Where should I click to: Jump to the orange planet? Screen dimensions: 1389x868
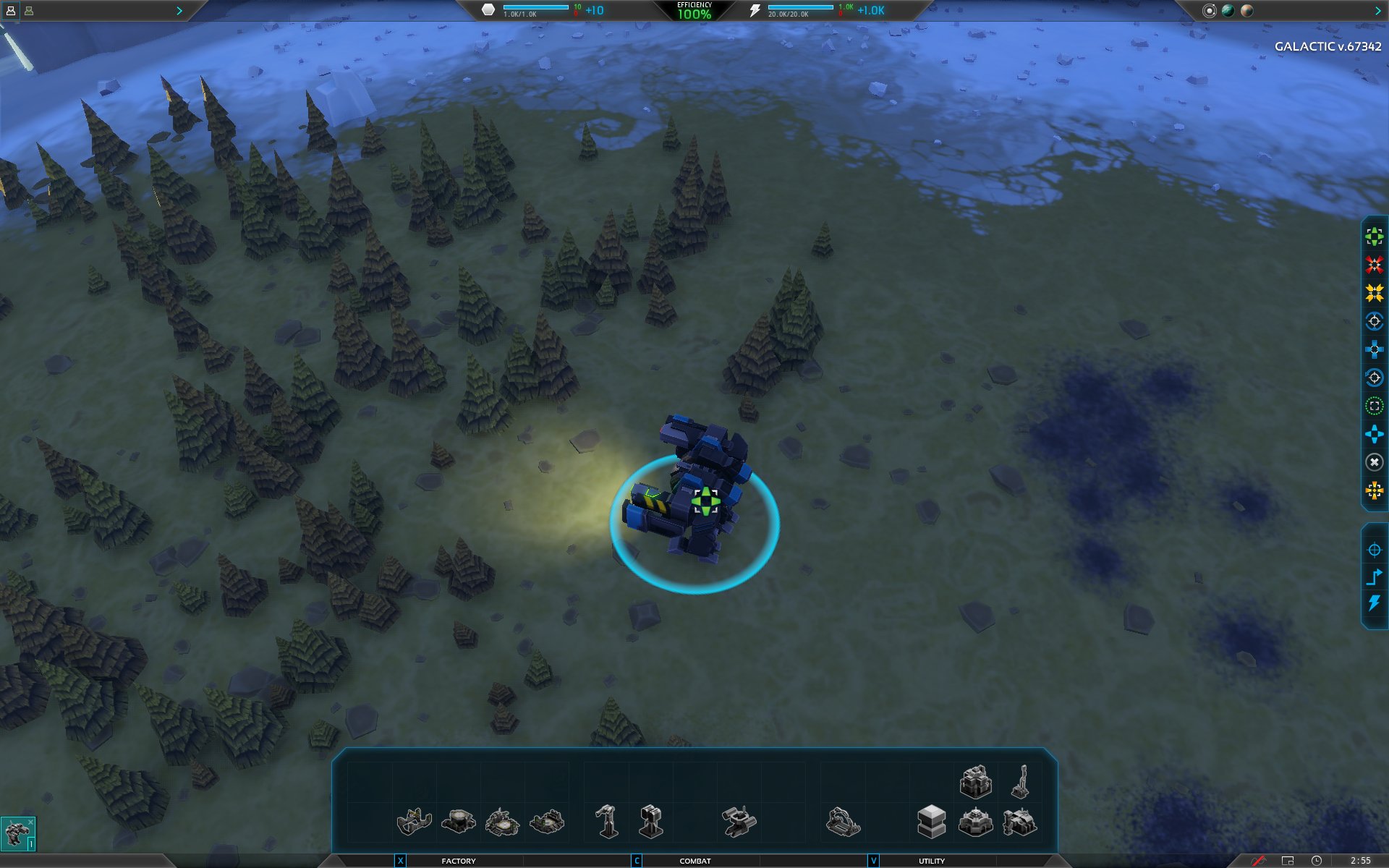pos(1246,11)
